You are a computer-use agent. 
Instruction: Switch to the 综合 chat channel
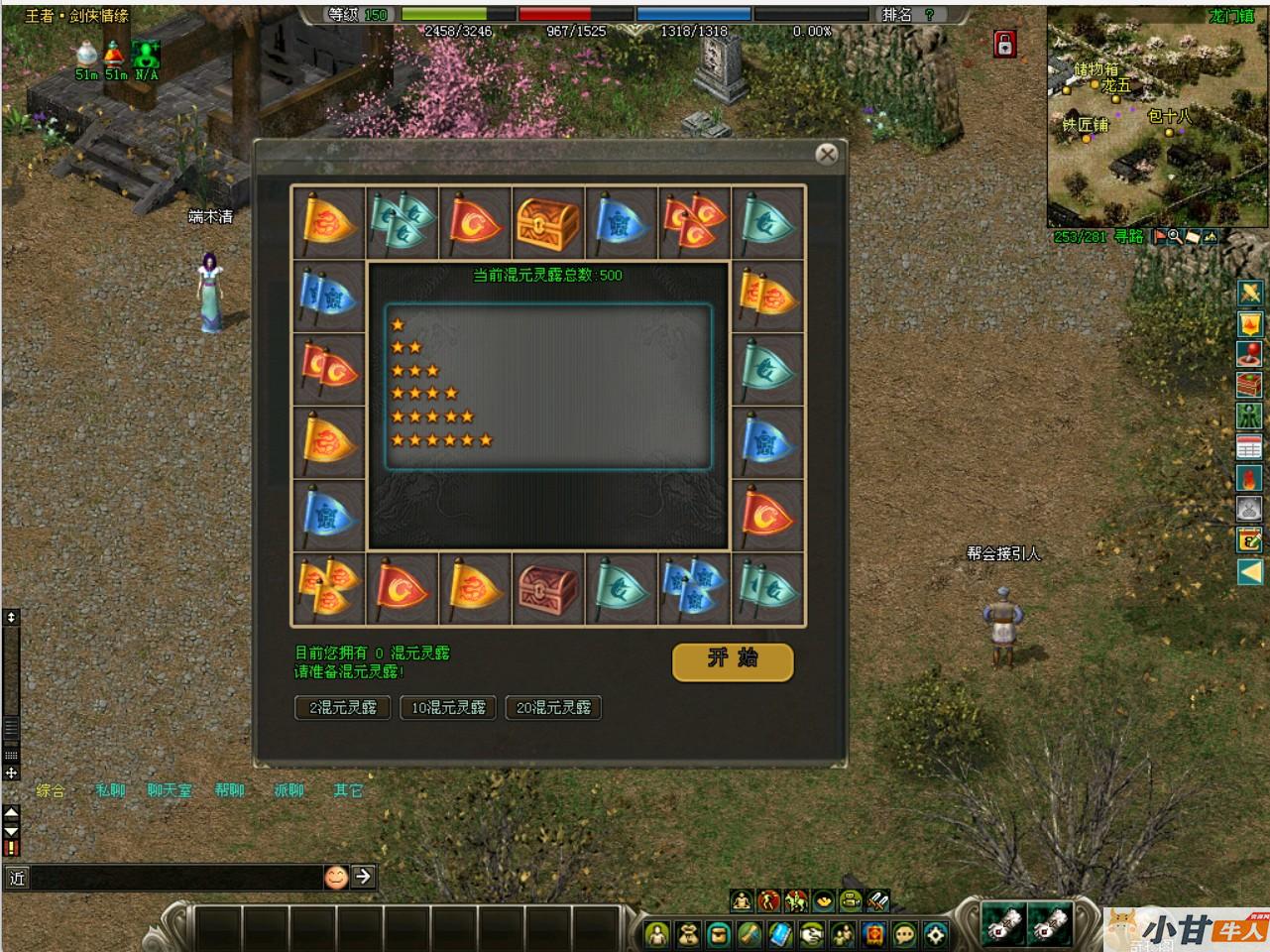(51, 790)
